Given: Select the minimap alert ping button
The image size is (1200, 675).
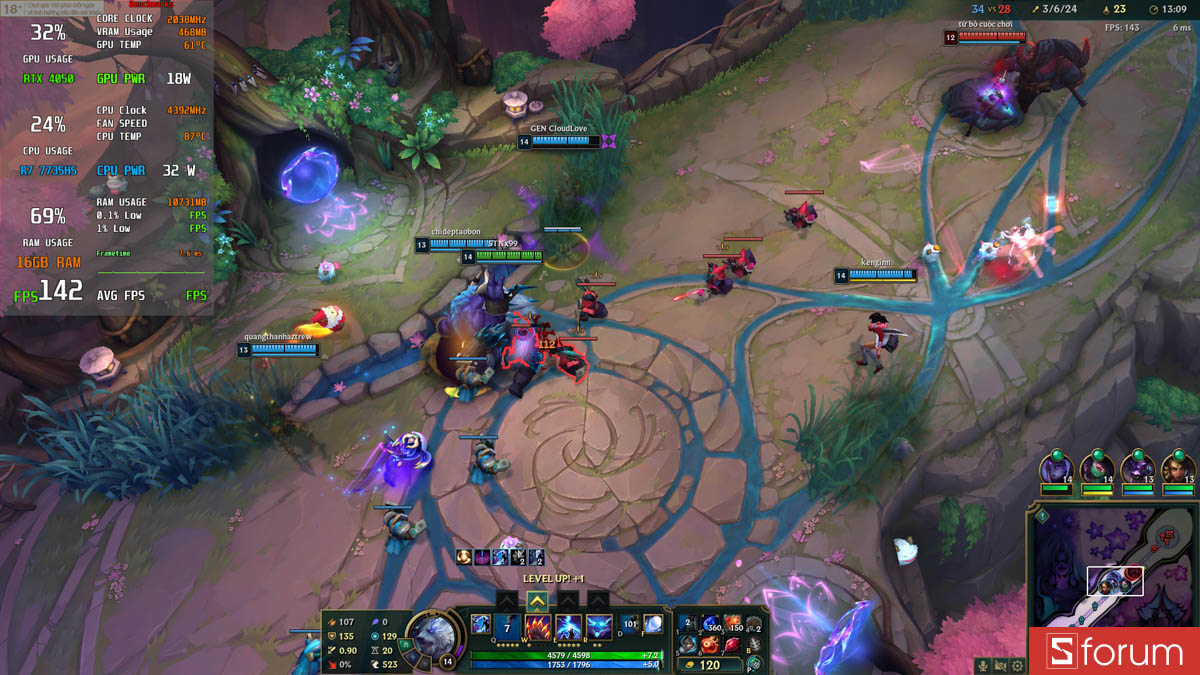Looking at the screenshot, I should click(1041, 517).
